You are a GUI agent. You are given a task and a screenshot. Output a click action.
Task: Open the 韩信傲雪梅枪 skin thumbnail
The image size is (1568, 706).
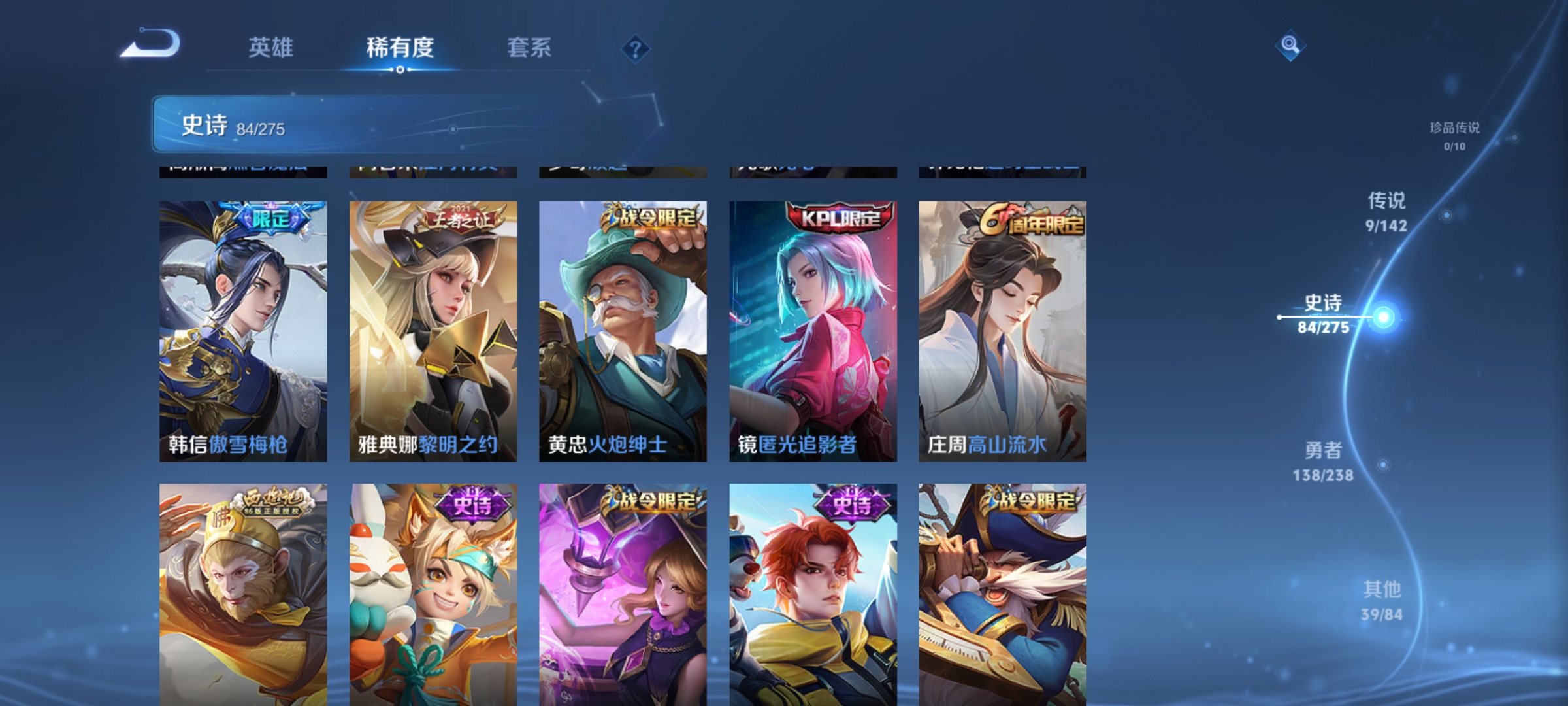click(x=242, y=327)
